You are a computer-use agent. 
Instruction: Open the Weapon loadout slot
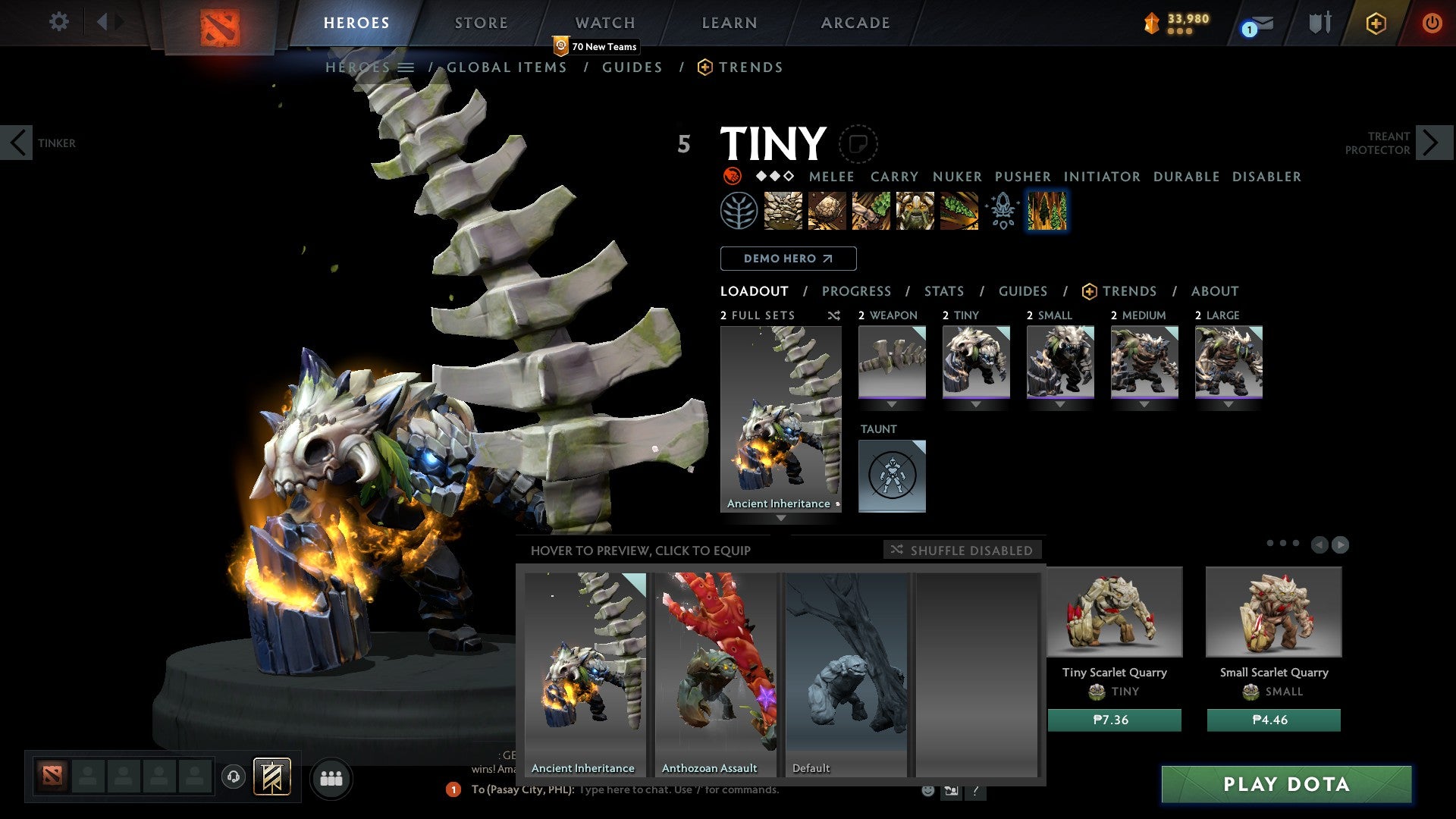coord(892,362)
